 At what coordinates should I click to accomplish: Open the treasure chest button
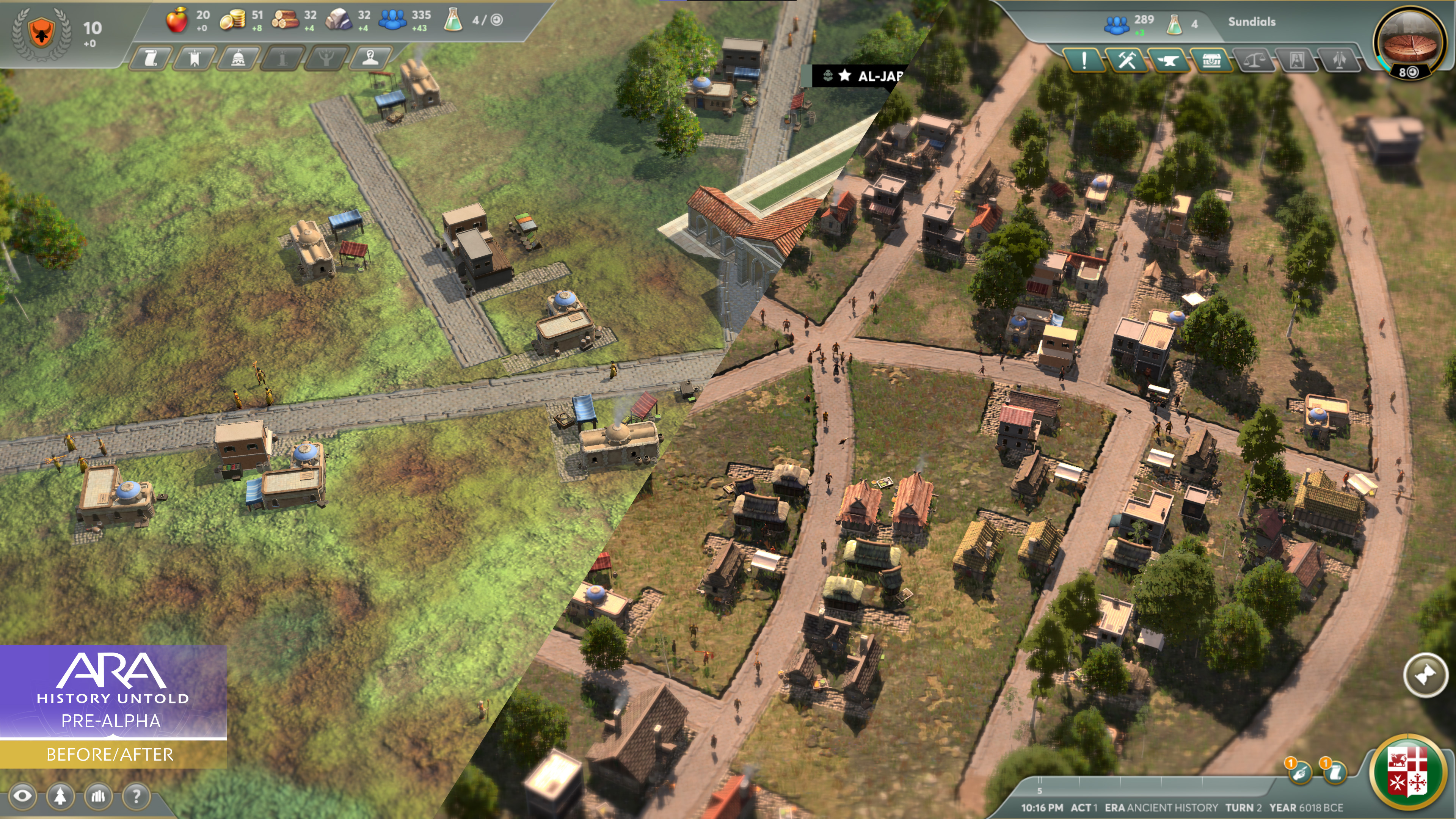pyautogui.click(x=1211, y=60)
